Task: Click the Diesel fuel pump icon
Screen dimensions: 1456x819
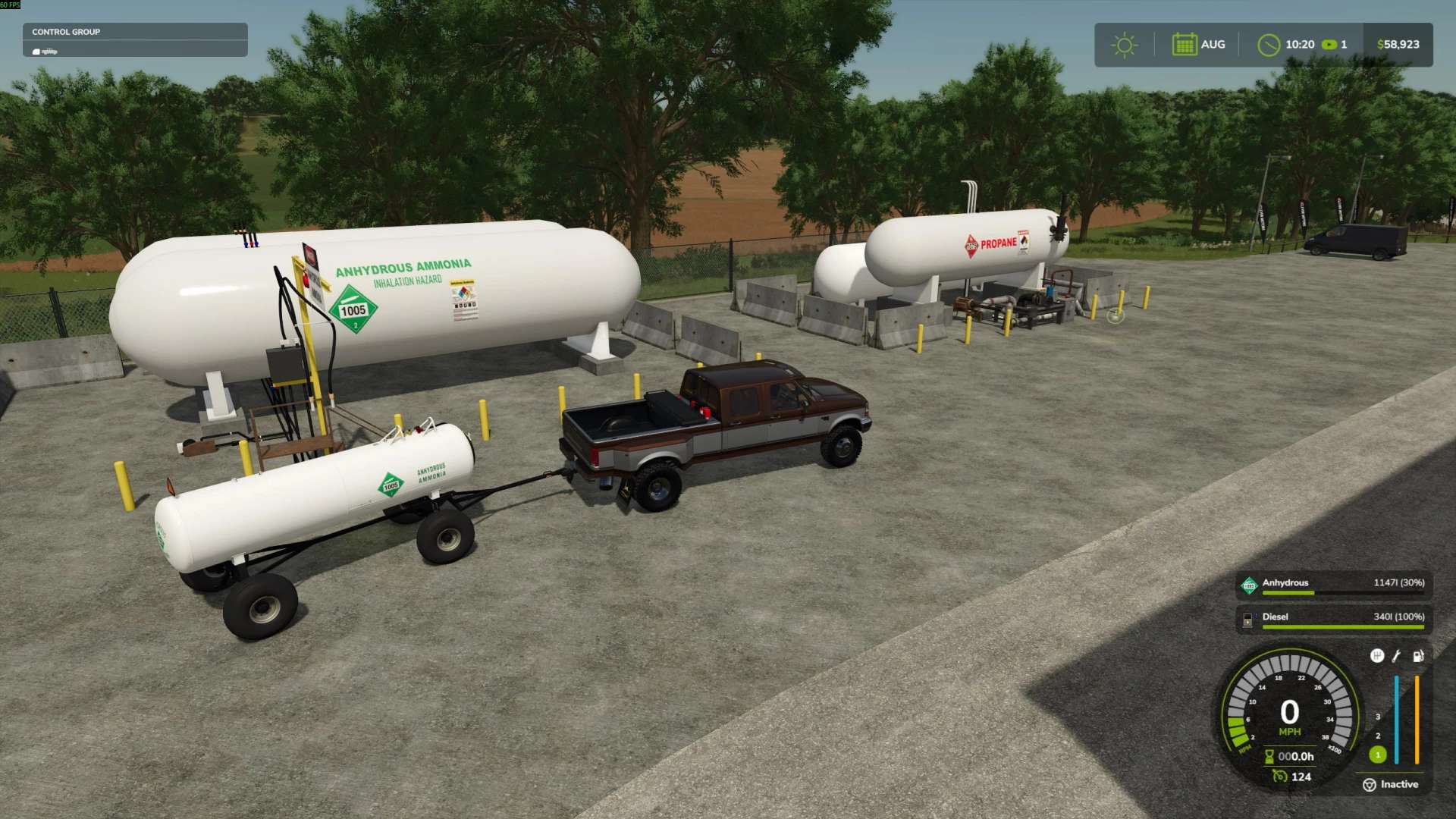Action: point(1247,620)
